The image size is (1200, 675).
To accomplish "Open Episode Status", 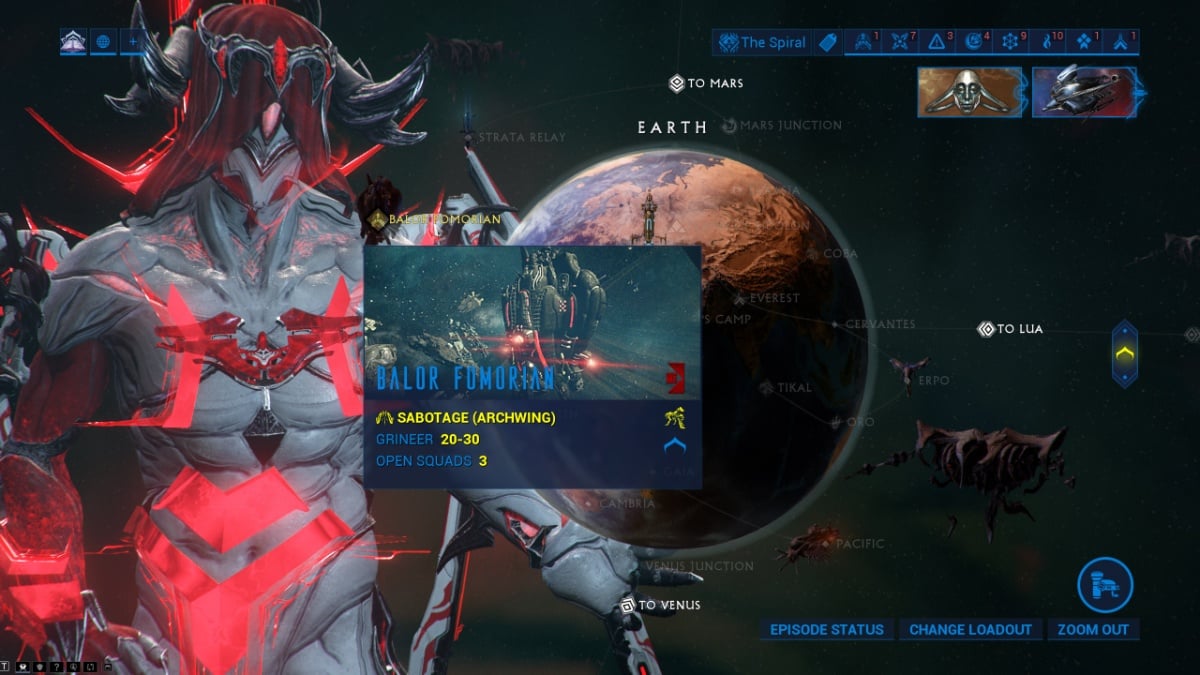I will pos(827,630).
